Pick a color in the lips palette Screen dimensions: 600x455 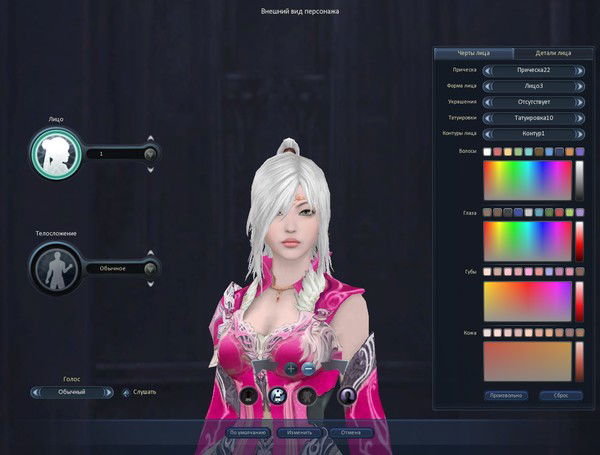527,301
